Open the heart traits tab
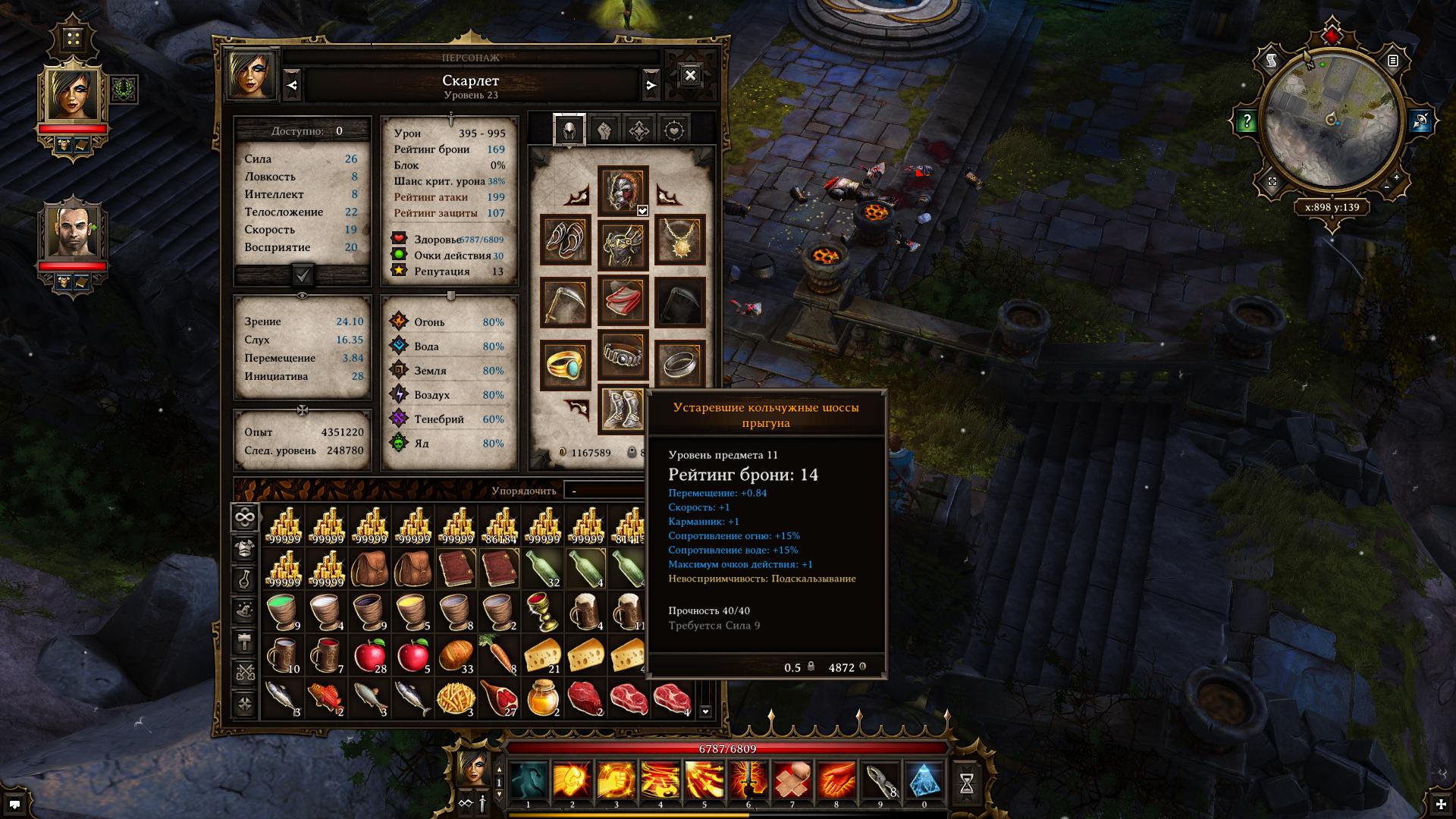 674,130
